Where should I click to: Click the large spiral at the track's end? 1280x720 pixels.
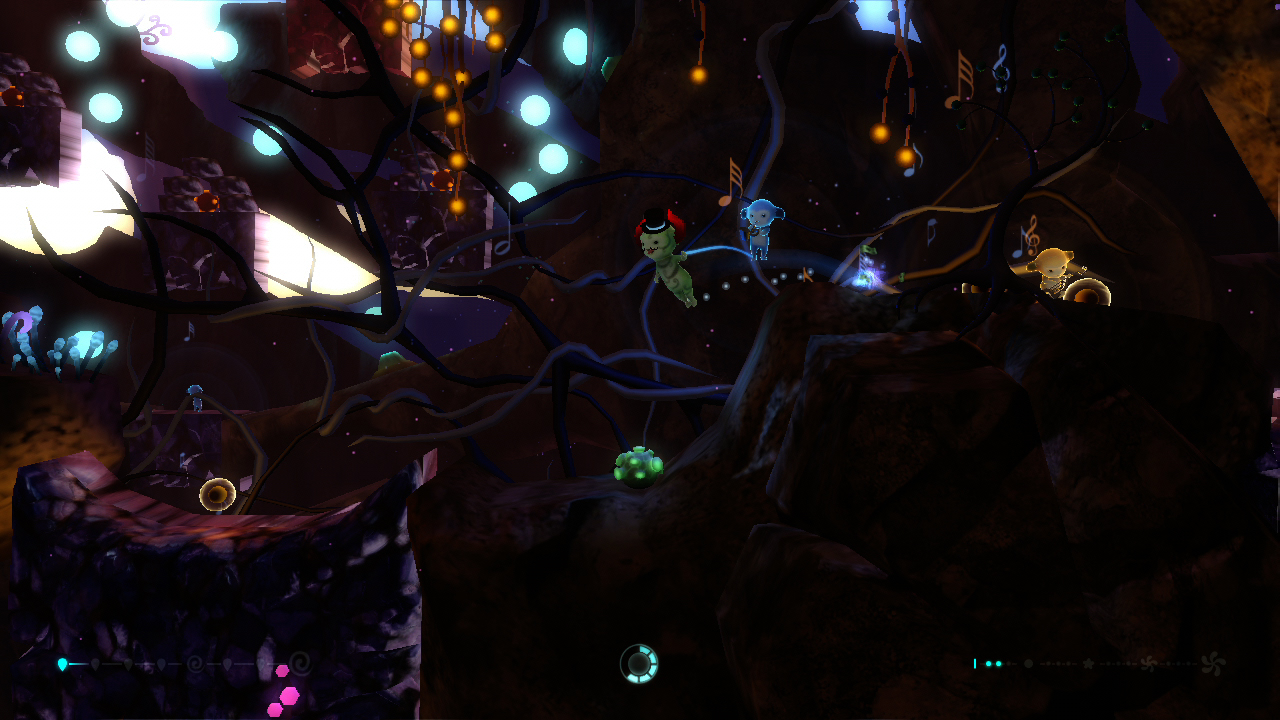[299, 662]
